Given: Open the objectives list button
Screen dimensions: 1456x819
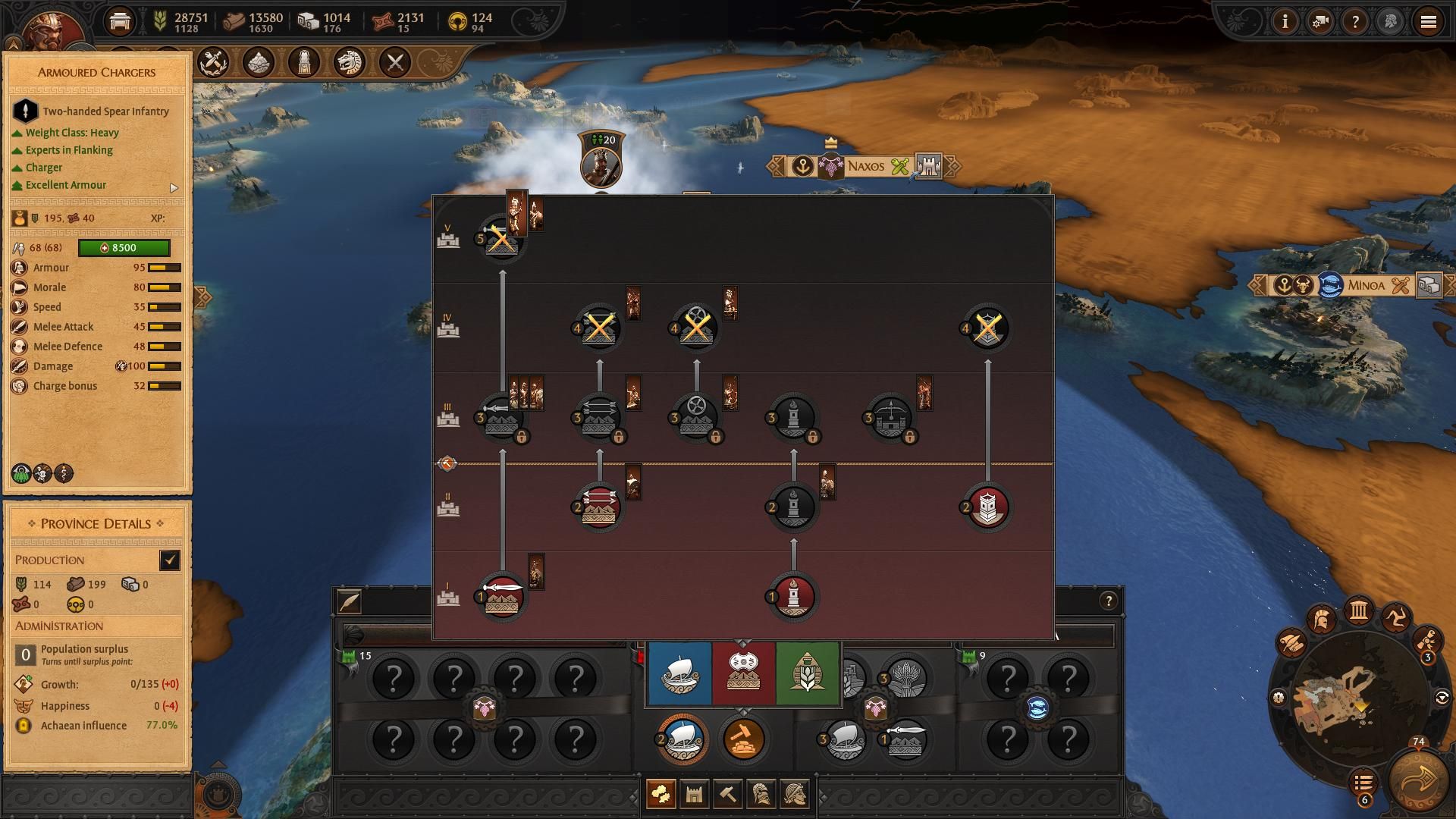Looking at the screenshot, I should tap(1363, 782).
